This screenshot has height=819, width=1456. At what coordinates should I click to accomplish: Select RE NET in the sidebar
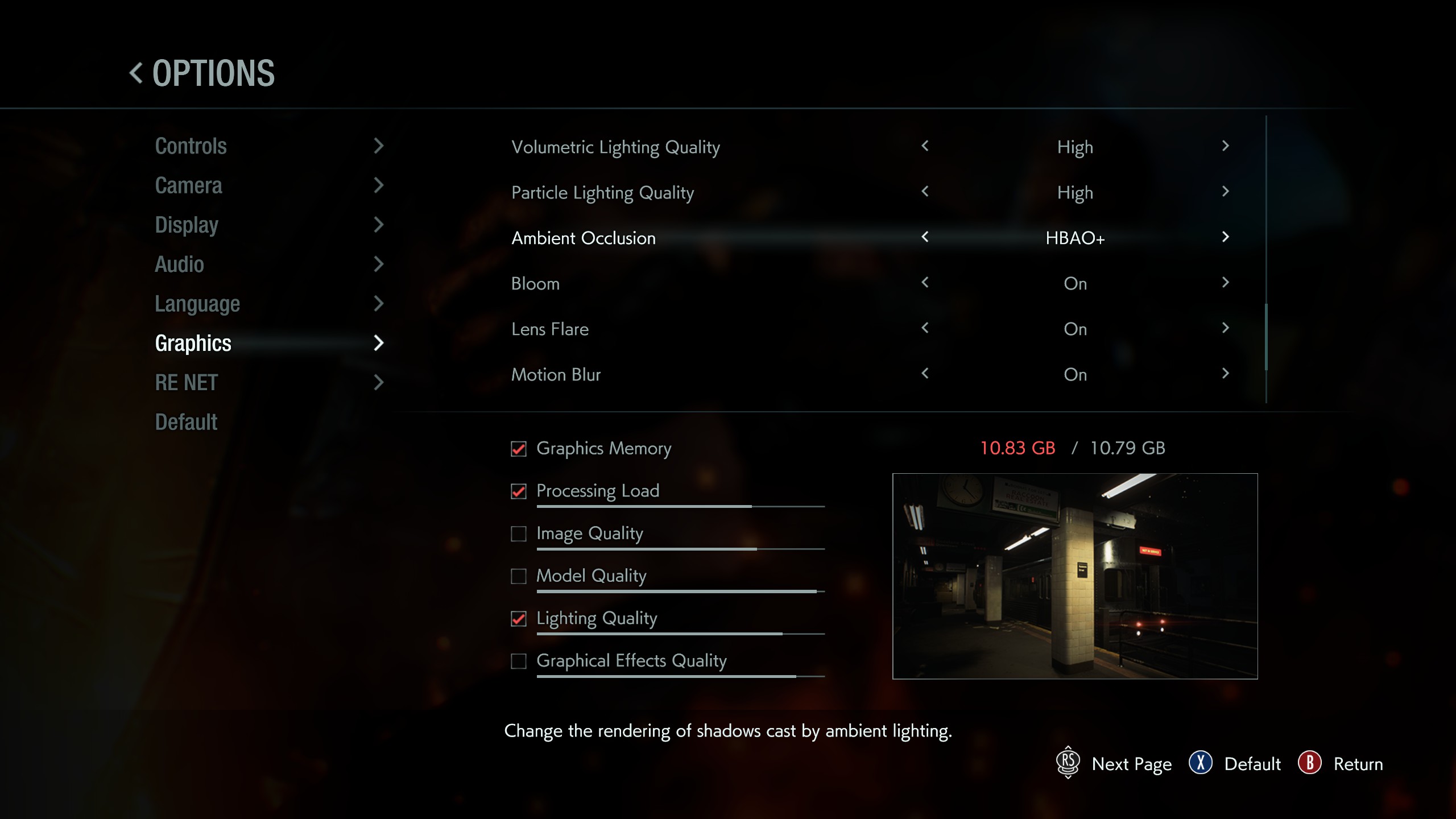[x=186, y=382]
